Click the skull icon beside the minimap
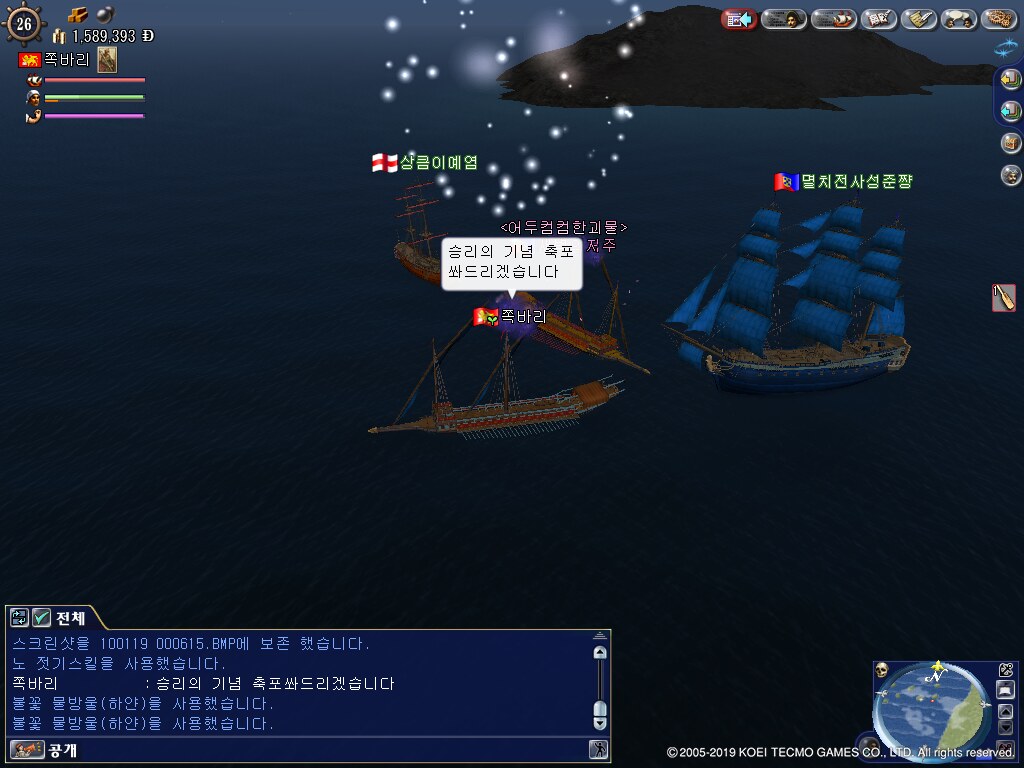This screenshot has height=768, width=1024. coord(882,670)
